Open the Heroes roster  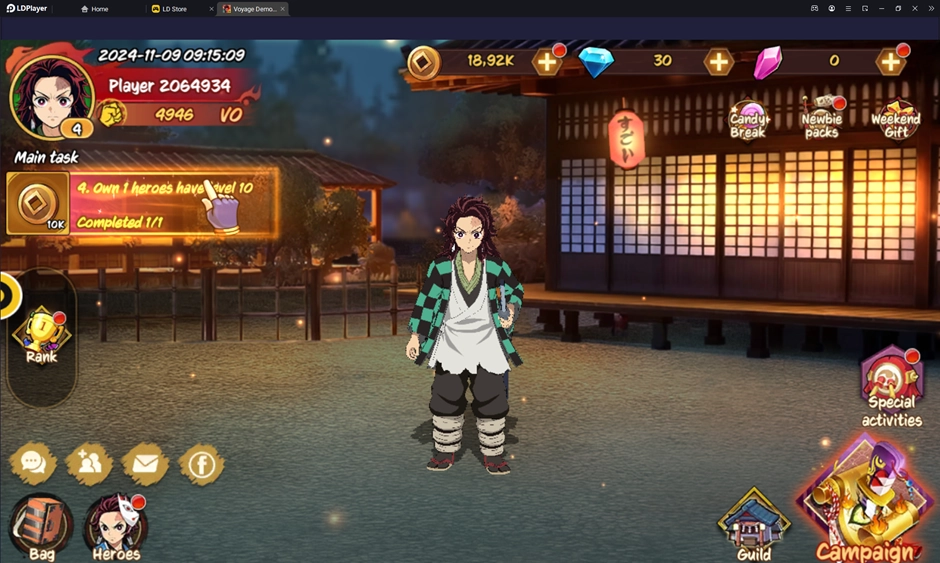tap(116, 527)
